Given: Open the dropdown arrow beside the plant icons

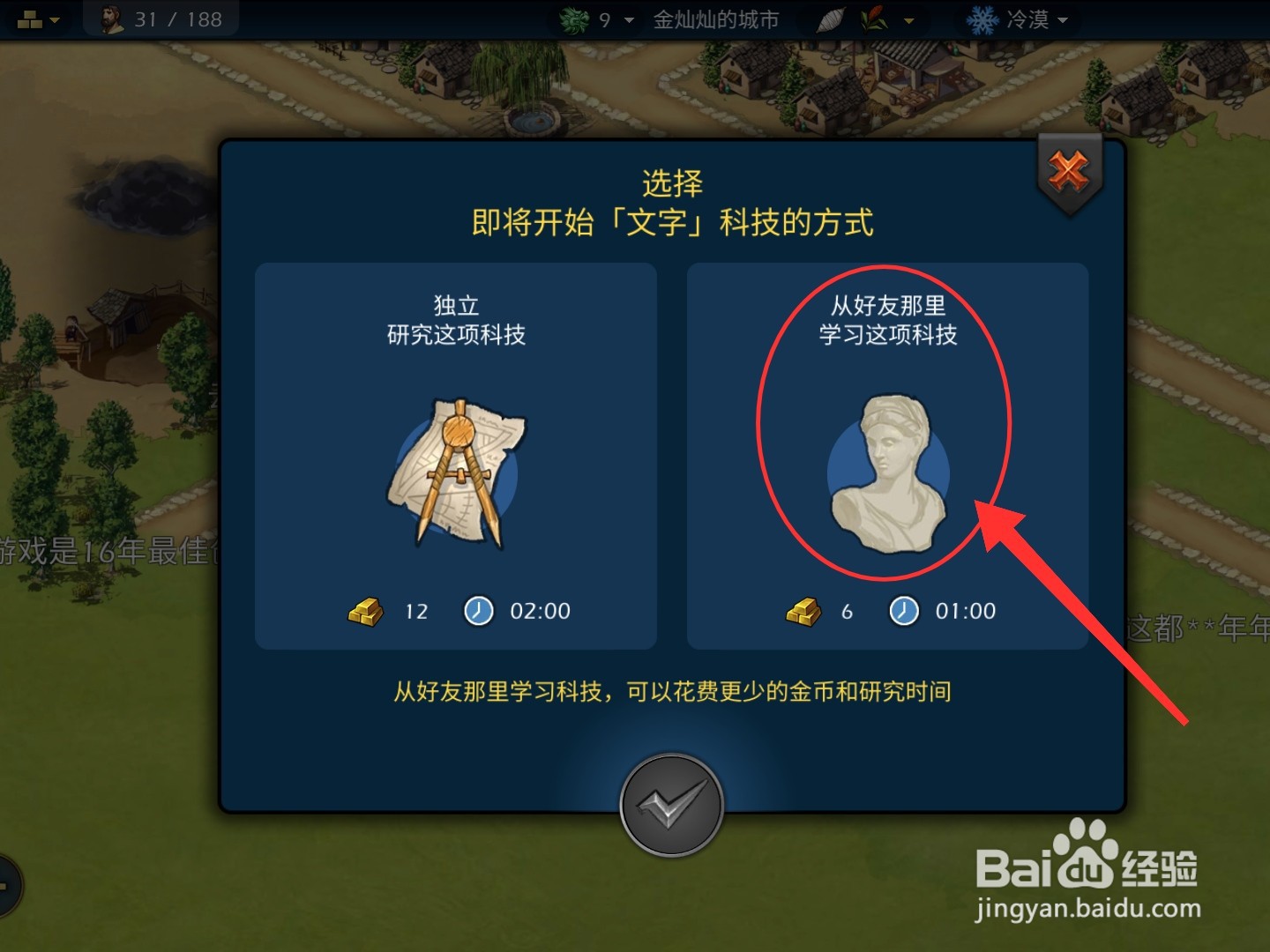Looking at the screenshot, I should point(908,20).
